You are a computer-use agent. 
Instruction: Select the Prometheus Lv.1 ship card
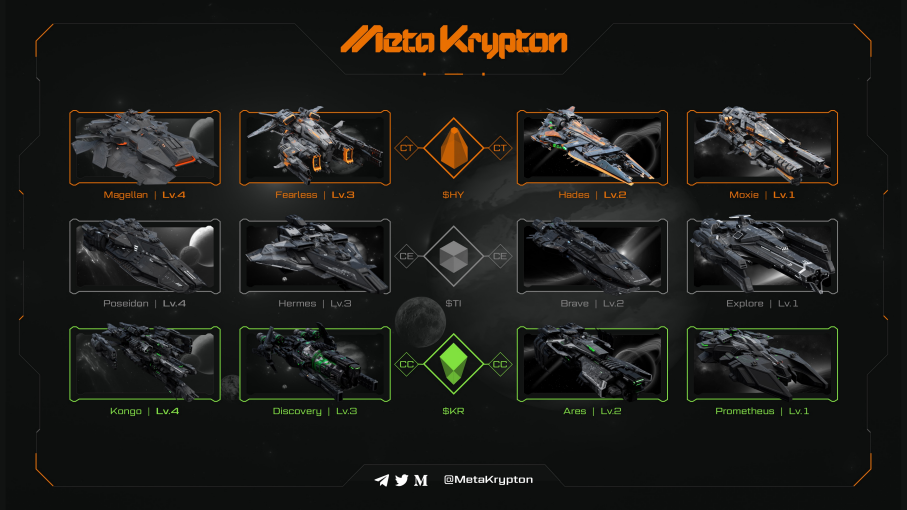[762, 364]
